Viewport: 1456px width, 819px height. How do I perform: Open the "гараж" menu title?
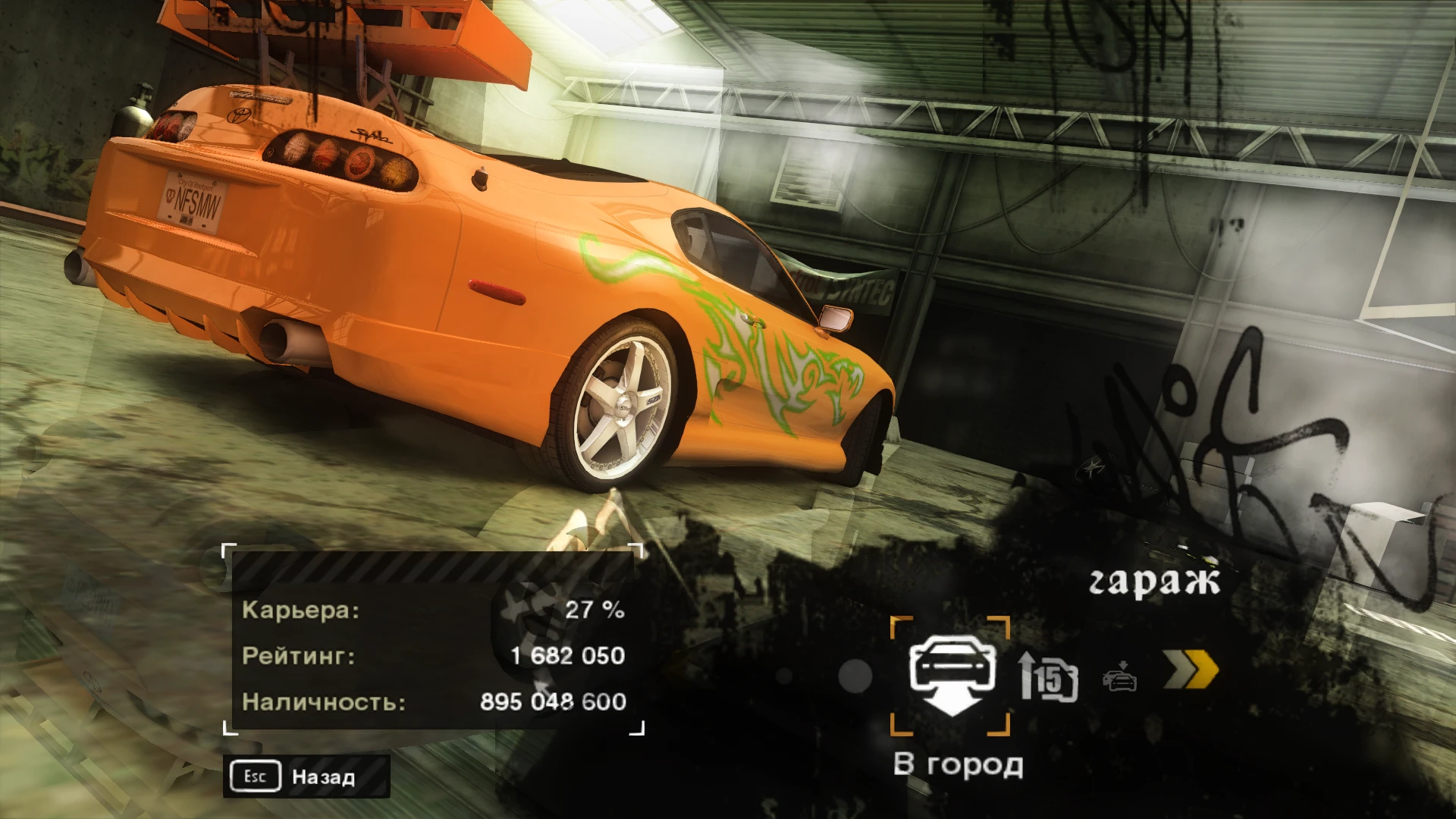(1156, 579)
